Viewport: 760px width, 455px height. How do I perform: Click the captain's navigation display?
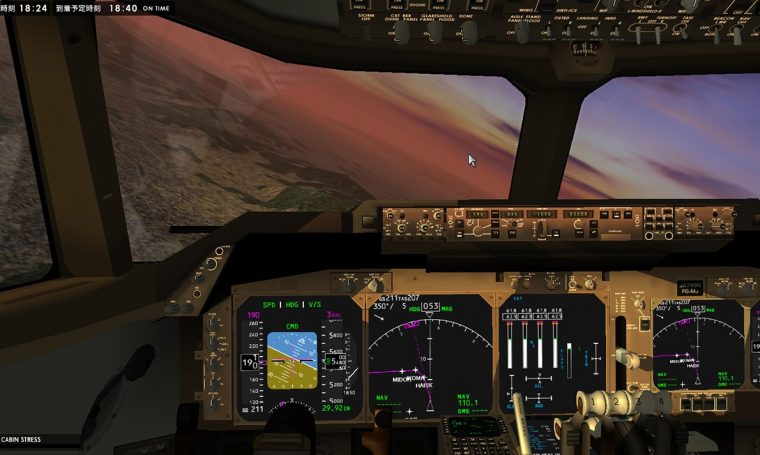(x=430, y=355)
